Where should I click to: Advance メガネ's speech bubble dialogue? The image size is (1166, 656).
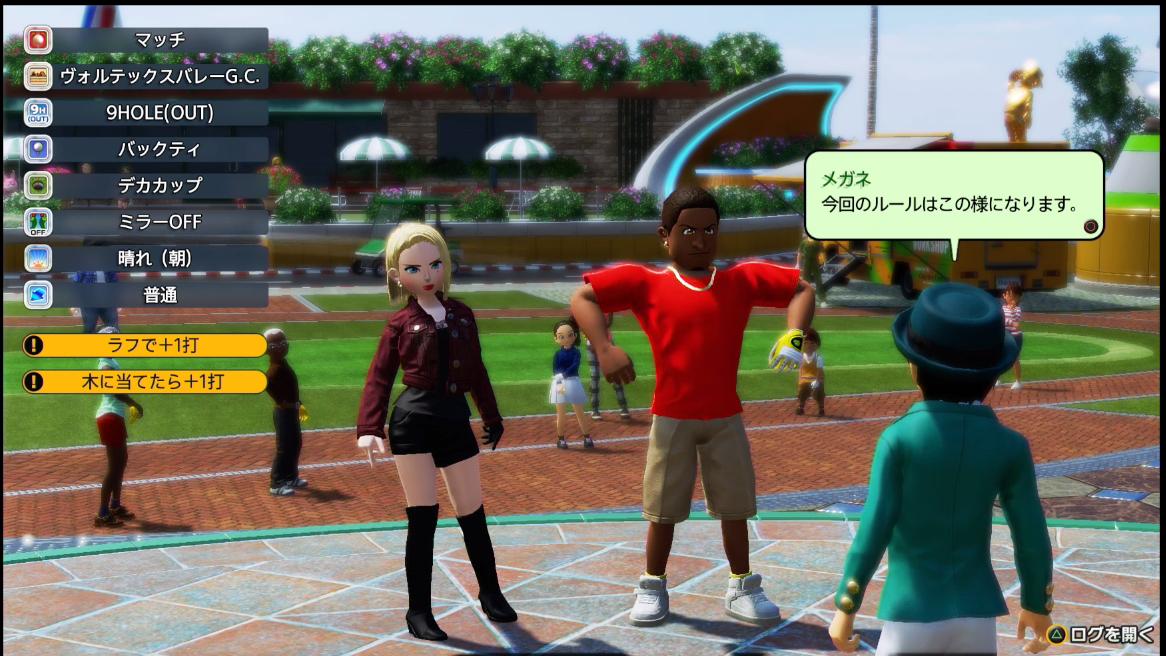(1091, 227)
